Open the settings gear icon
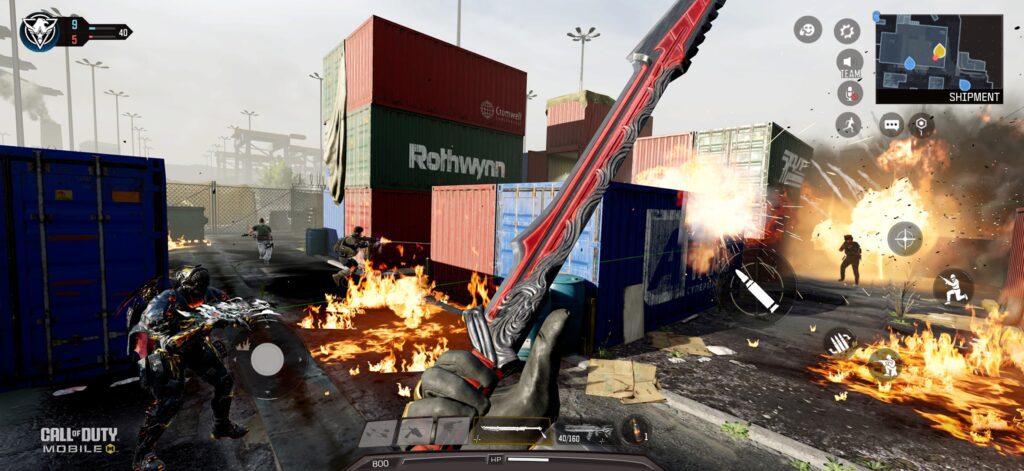This screenshot has height=471, width=1024. (847, 30)
